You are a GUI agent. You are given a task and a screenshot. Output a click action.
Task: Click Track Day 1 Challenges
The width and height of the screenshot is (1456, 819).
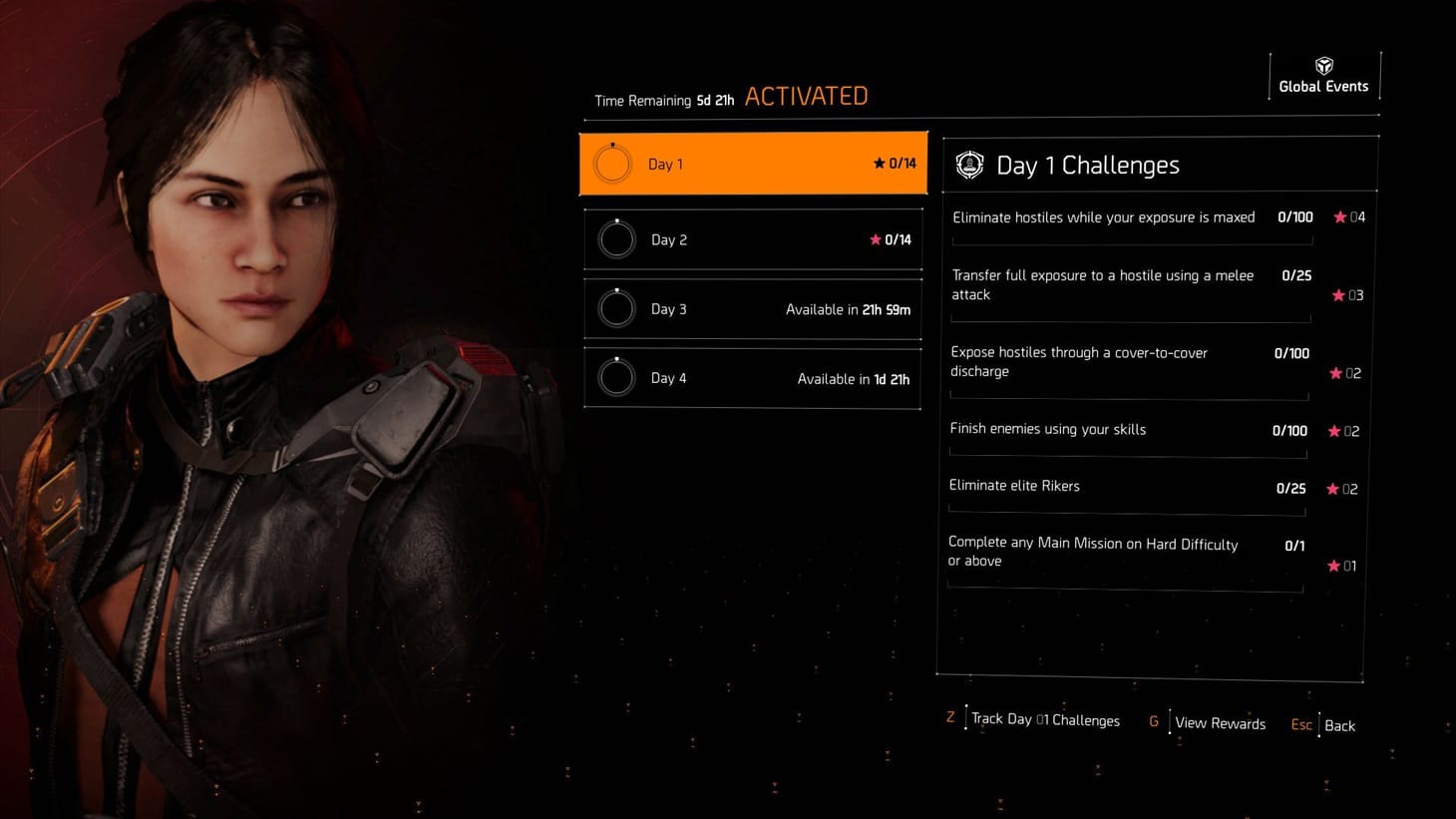pyautogui.click(x=1044, y=719)
